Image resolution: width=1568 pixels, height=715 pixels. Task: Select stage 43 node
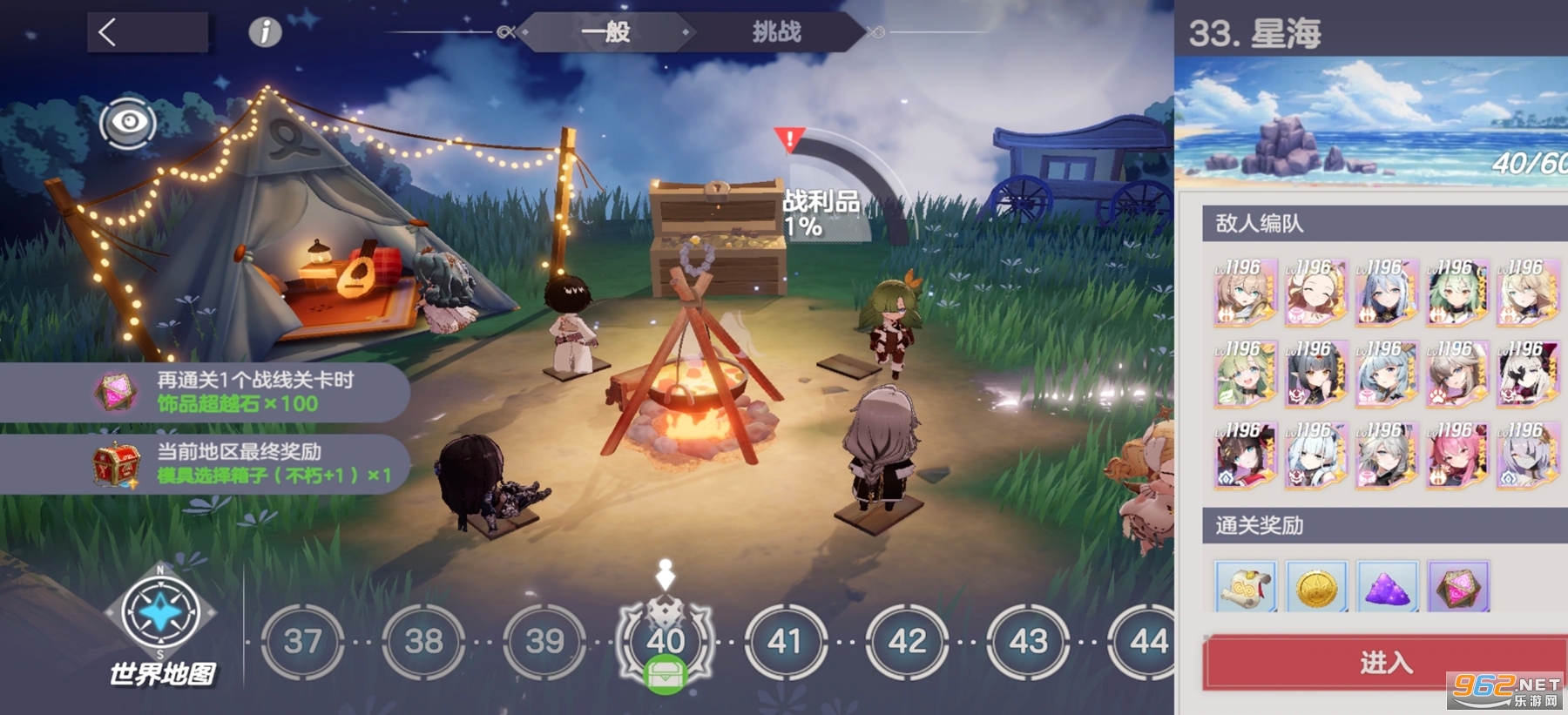coord(1028,642)
